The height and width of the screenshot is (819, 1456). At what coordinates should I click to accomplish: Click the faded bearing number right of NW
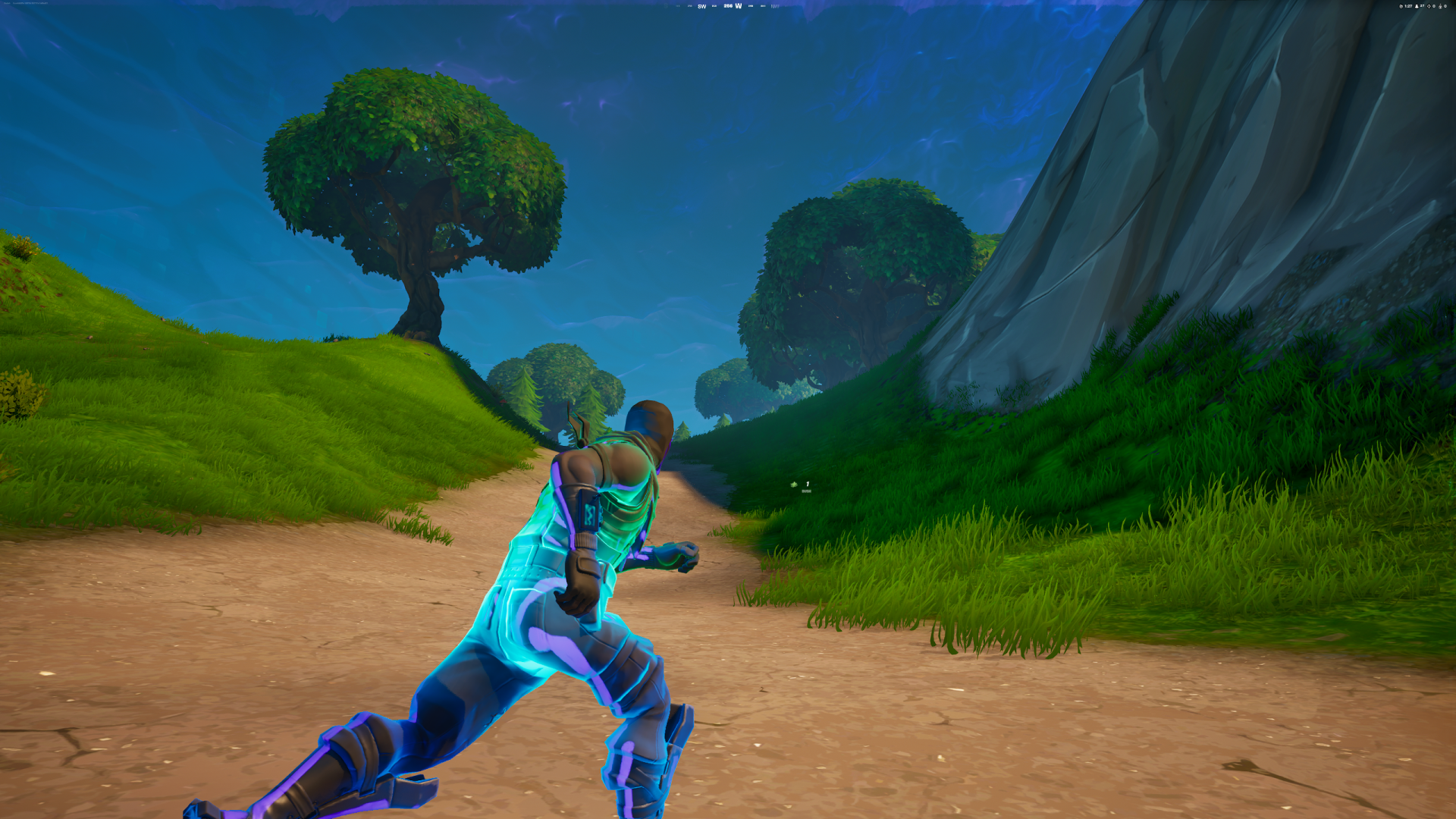click(x=789, y=5)
